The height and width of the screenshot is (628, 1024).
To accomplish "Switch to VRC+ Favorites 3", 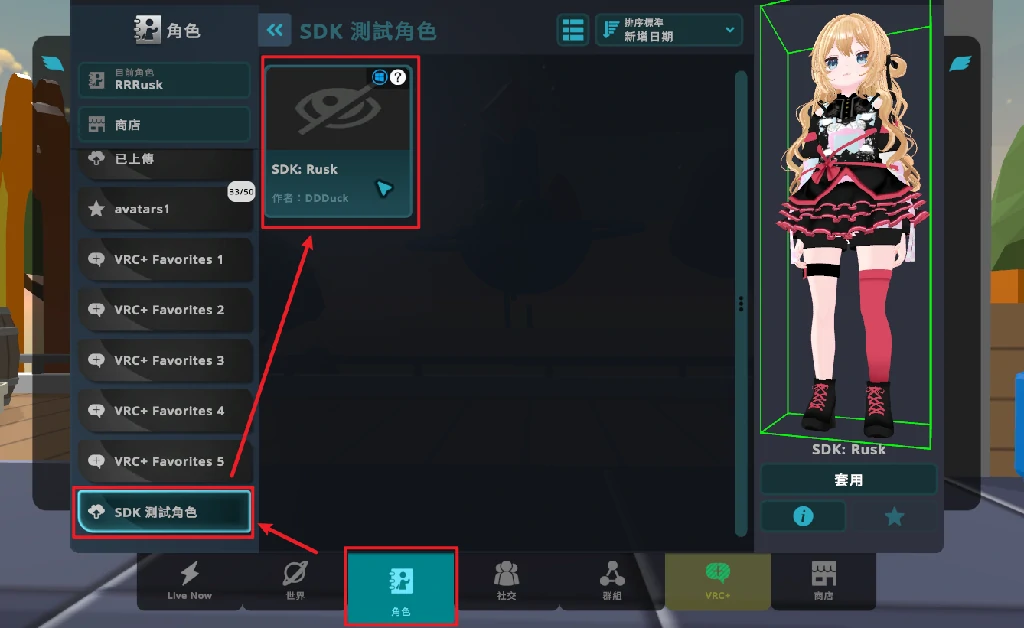I will pos(164,360).
